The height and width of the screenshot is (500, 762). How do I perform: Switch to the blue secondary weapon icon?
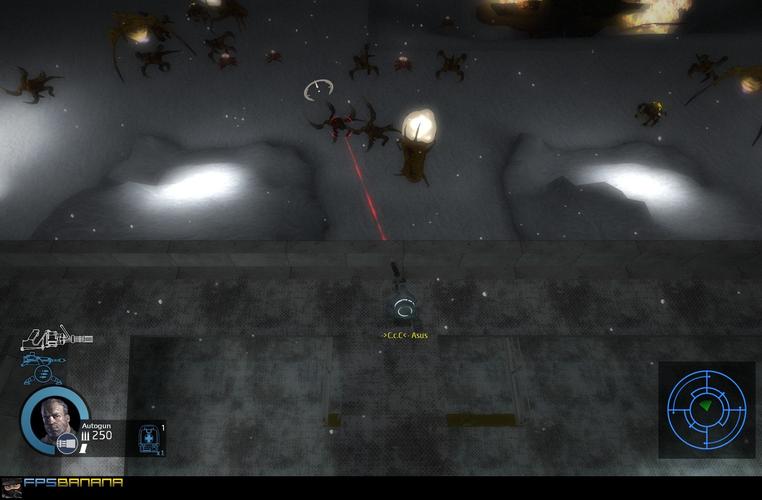[45, 360]
